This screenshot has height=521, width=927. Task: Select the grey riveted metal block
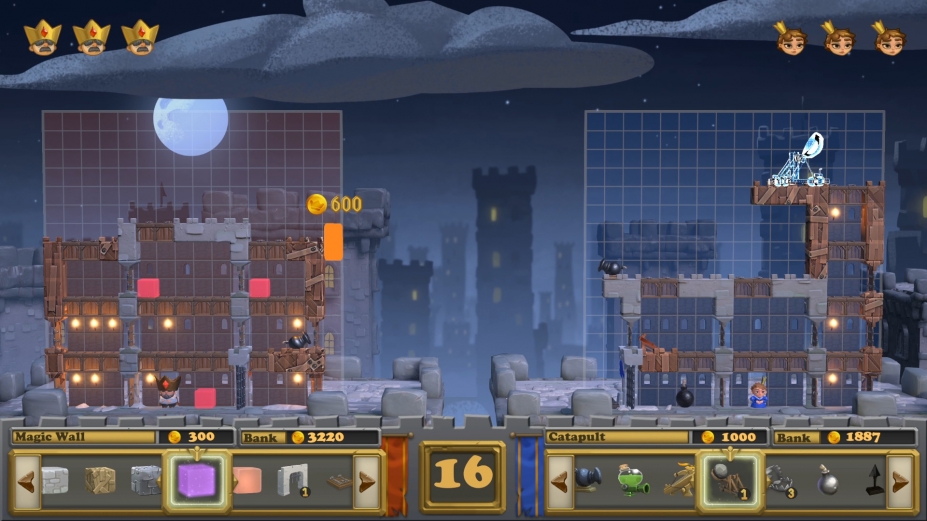click(145, 481)
